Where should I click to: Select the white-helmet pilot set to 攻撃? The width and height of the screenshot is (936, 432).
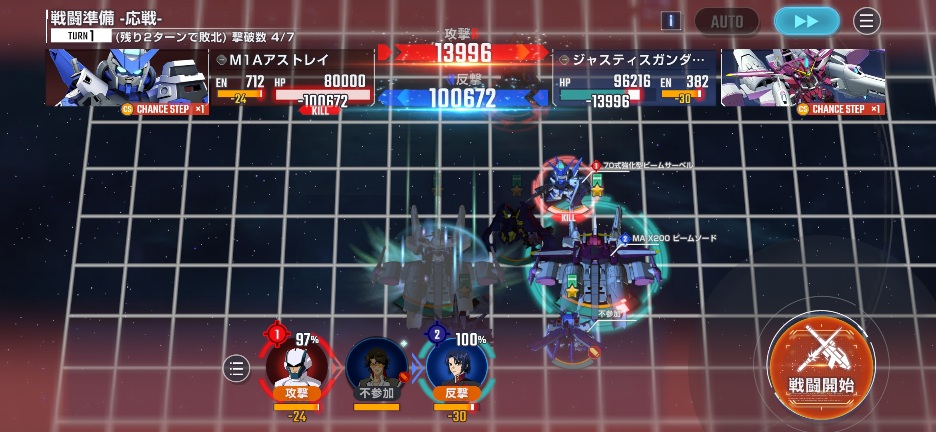click(297, 366)
